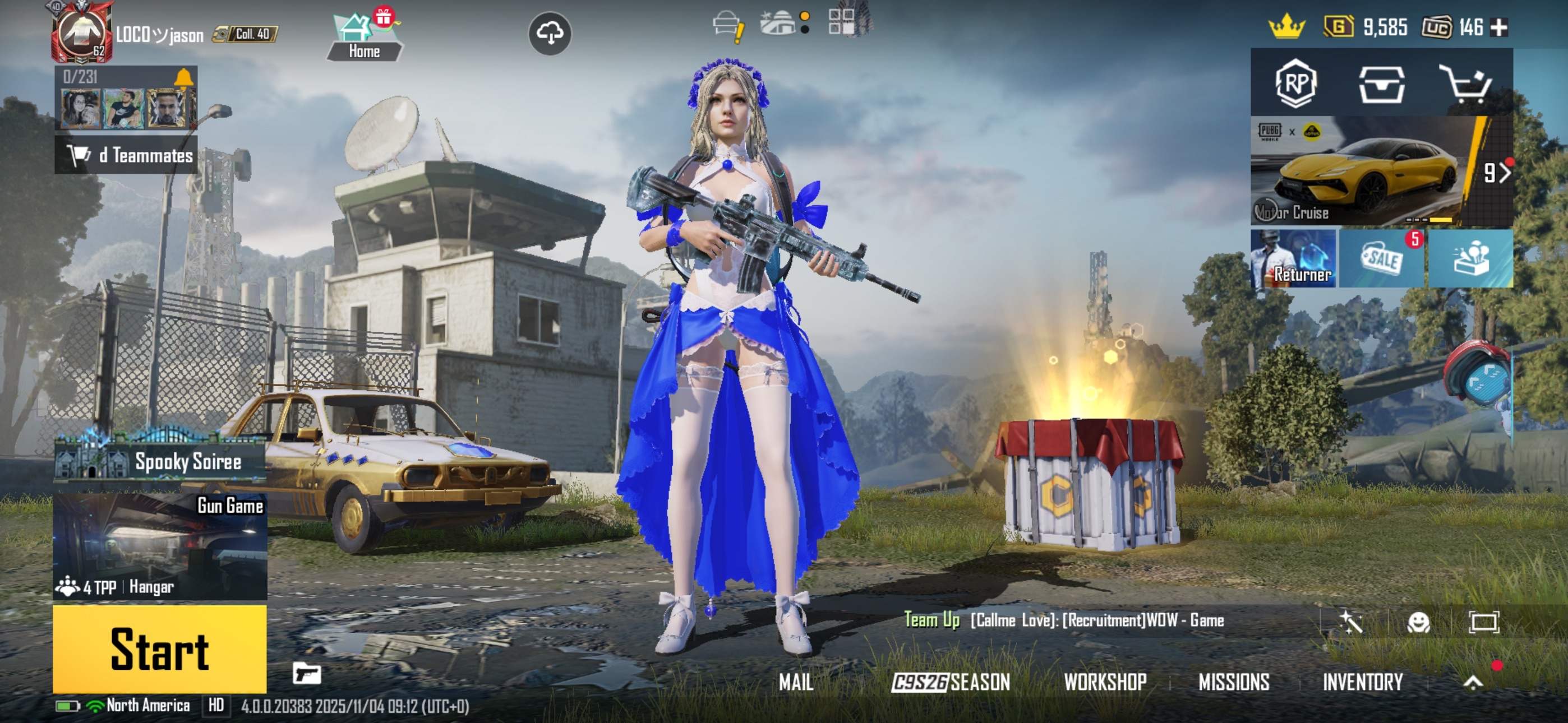Add UC with the plus button
The width and height of the screenshot is (1568, 723).
coord(1498,27)
